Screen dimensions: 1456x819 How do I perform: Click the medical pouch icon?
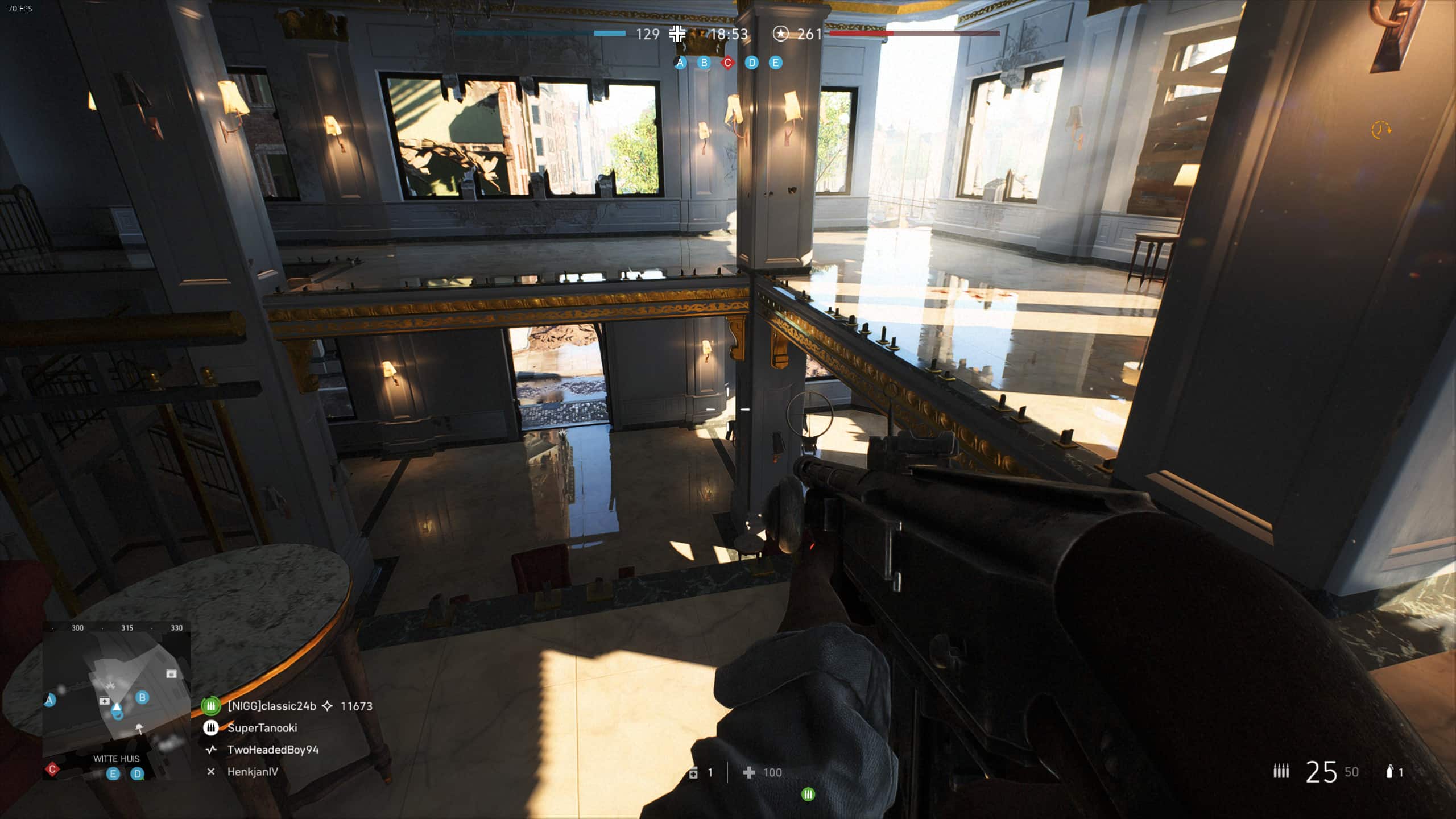pos(693,773)
